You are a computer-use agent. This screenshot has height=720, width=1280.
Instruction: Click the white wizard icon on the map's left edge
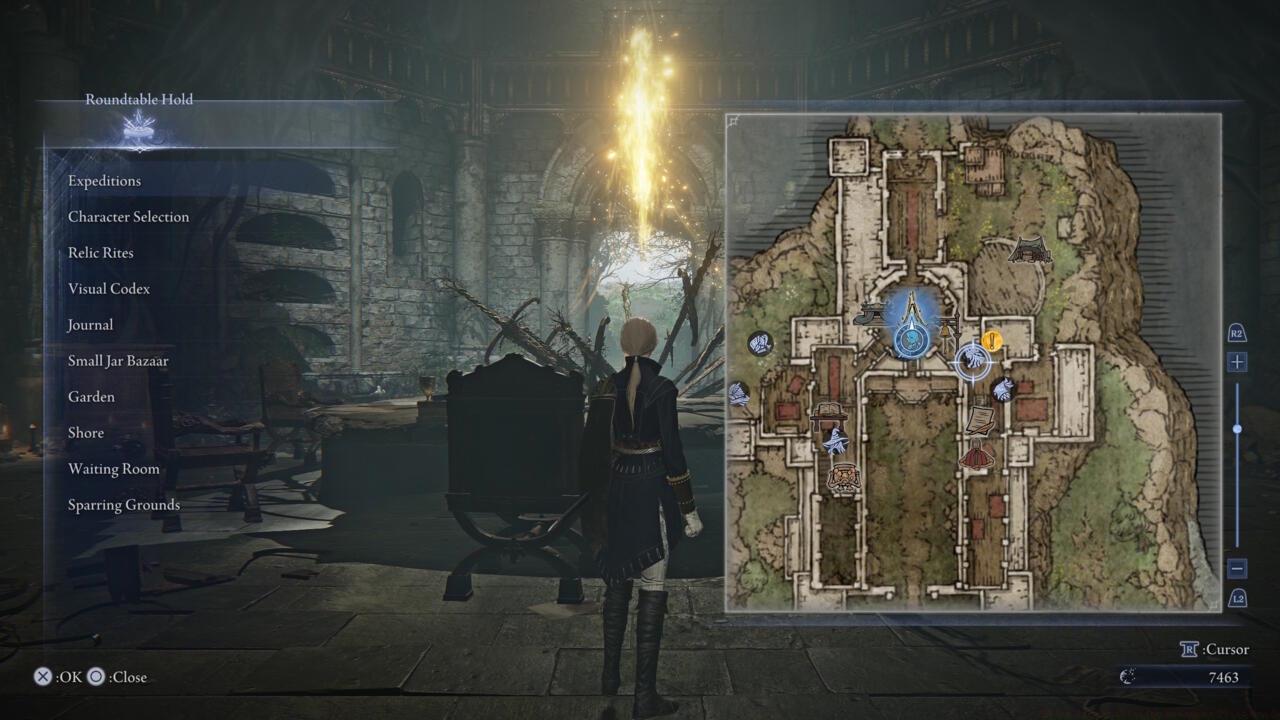point(738,395)
